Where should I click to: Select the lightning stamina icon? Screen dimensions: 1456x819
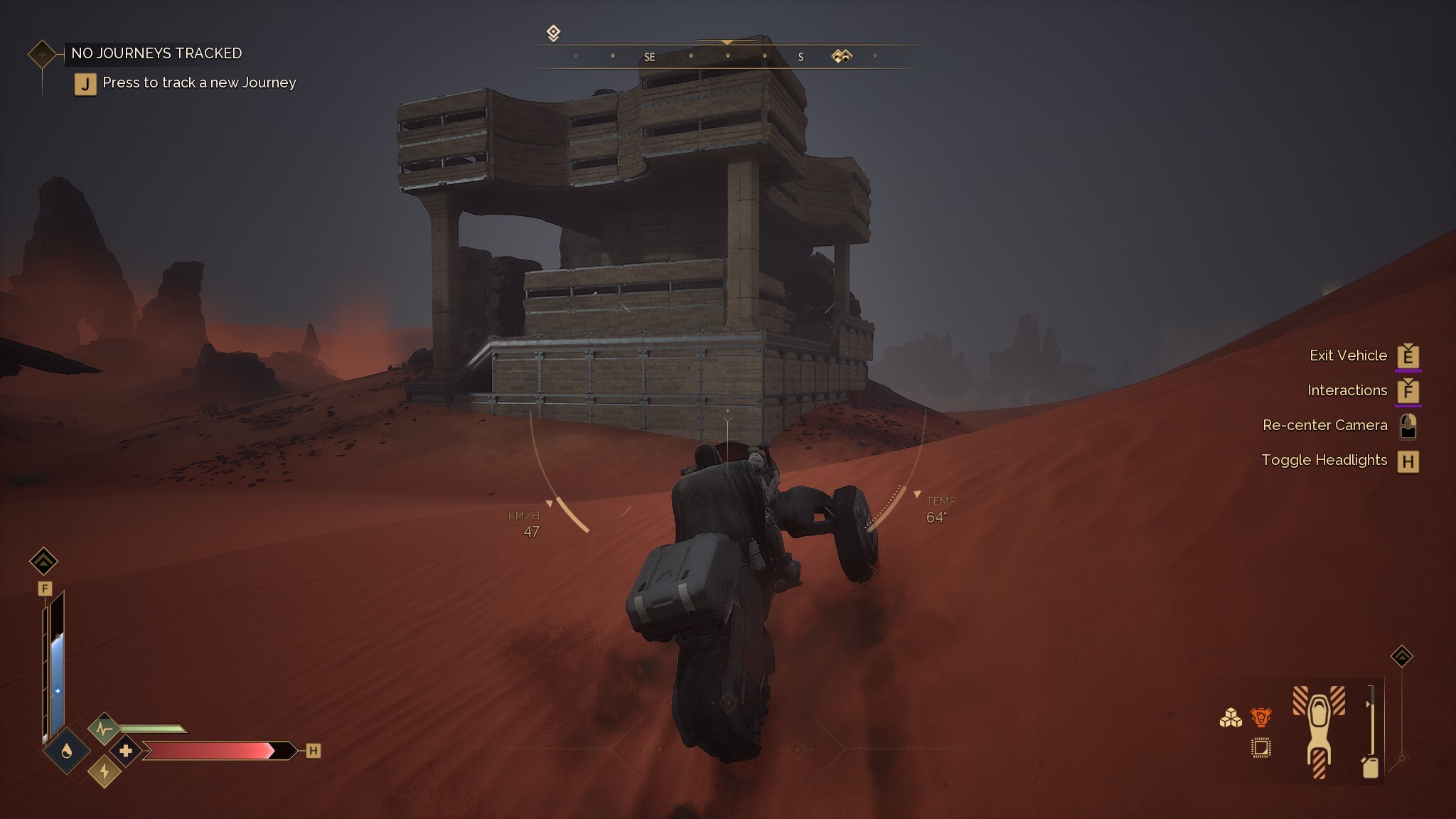coord(104,771)
